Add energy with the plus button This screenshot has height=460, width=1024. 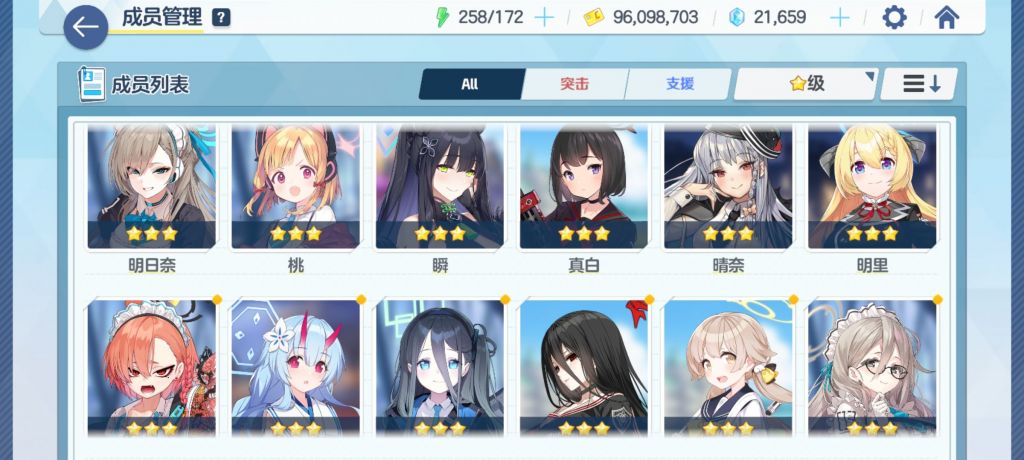544,17
